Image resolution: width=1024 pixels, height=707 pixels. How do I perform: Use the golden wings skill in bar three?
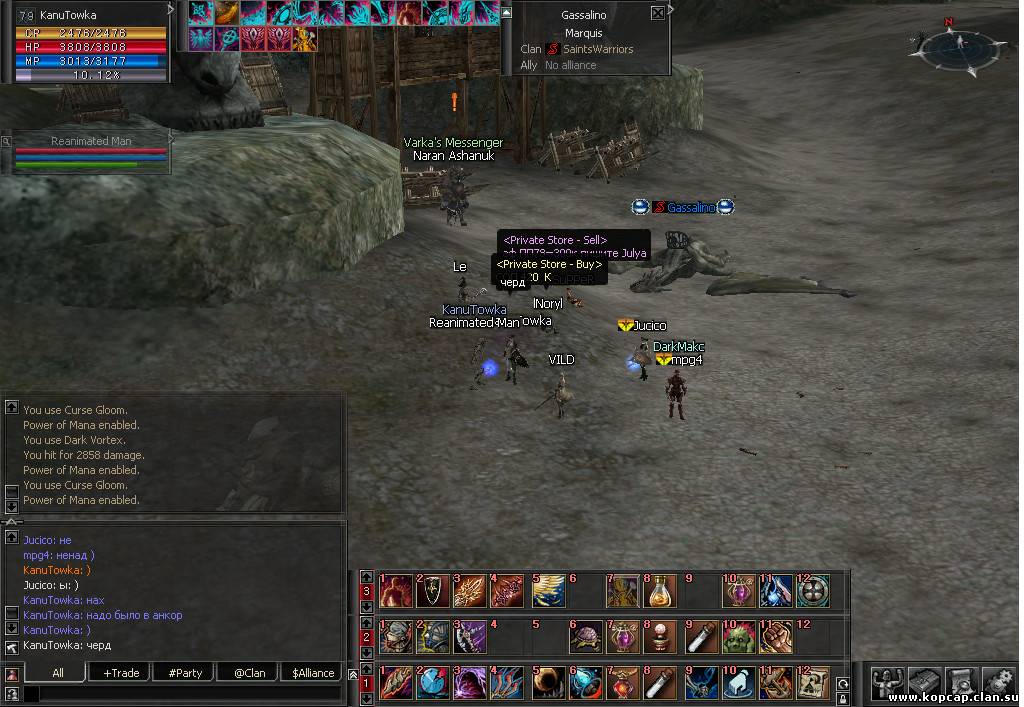pyautogui.click(x=549, y=591)
